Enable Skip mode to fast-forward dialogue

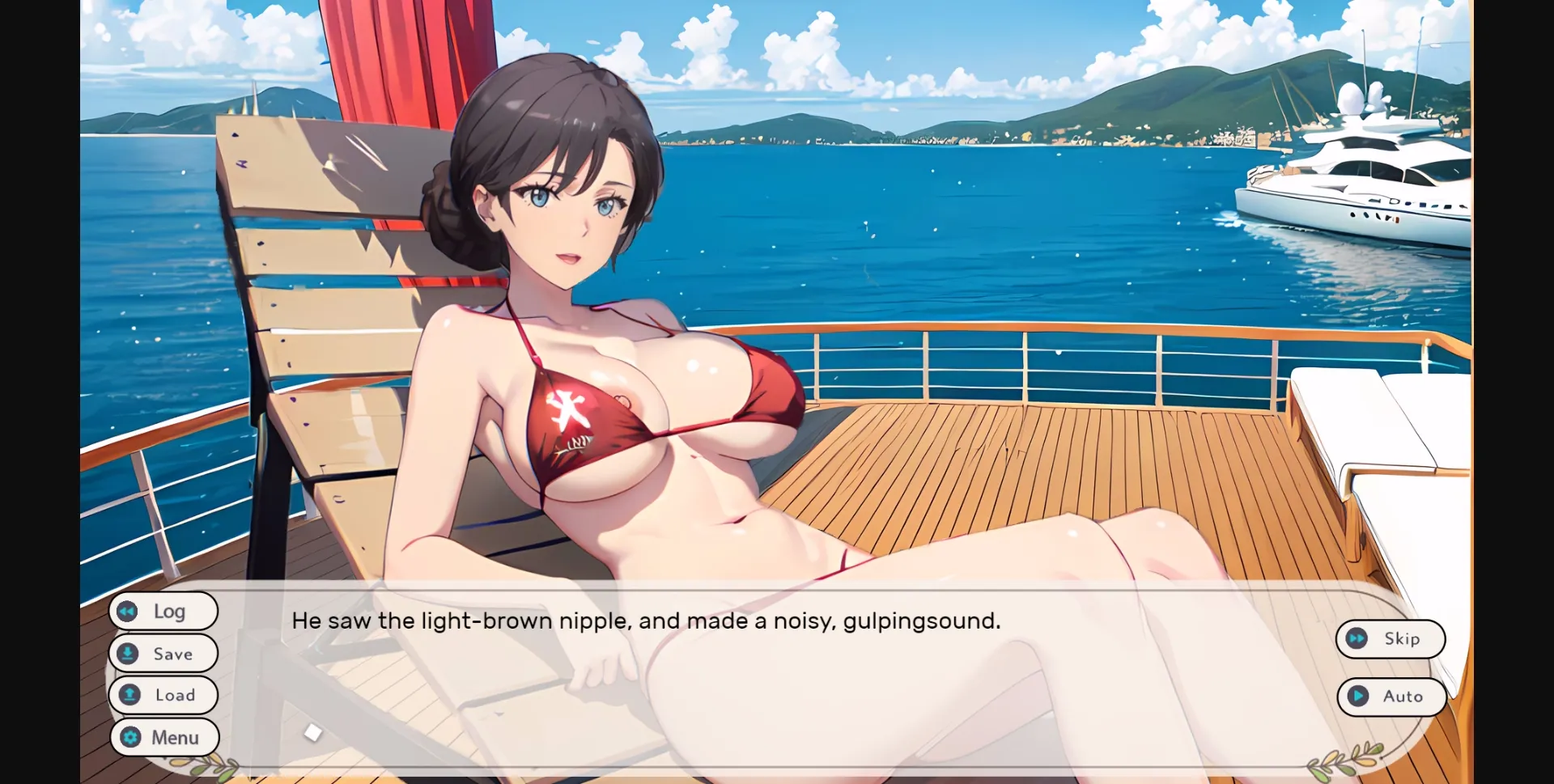pyautogui.click(x=1391, y=638)
